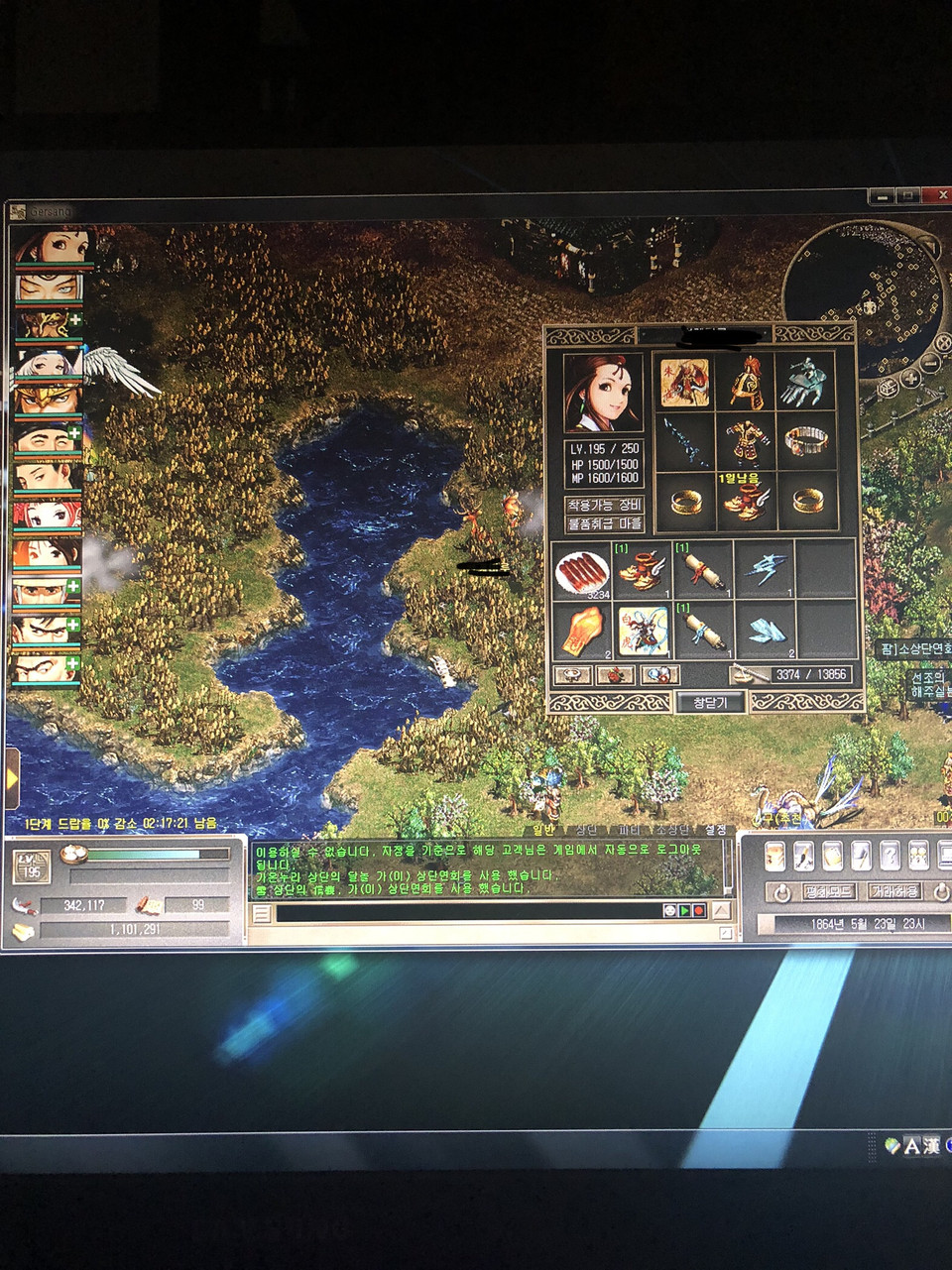952x1270 pixels.
Task: Select the equipped golden helmet slot
Action: [x=746, y=383]
